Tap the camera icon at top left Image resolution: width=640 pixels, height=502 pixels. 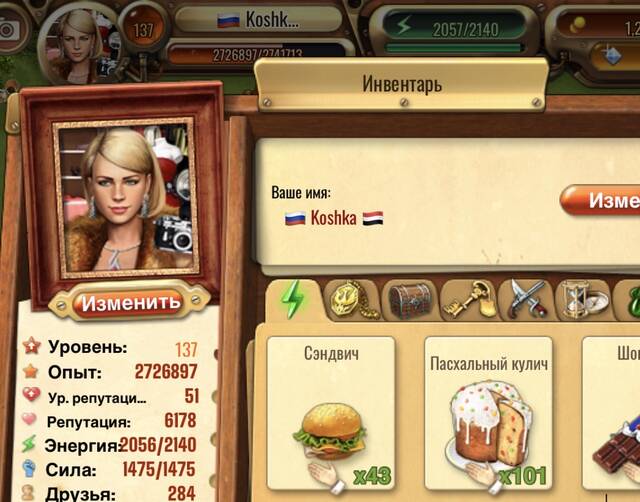click(x=10, y=30)
